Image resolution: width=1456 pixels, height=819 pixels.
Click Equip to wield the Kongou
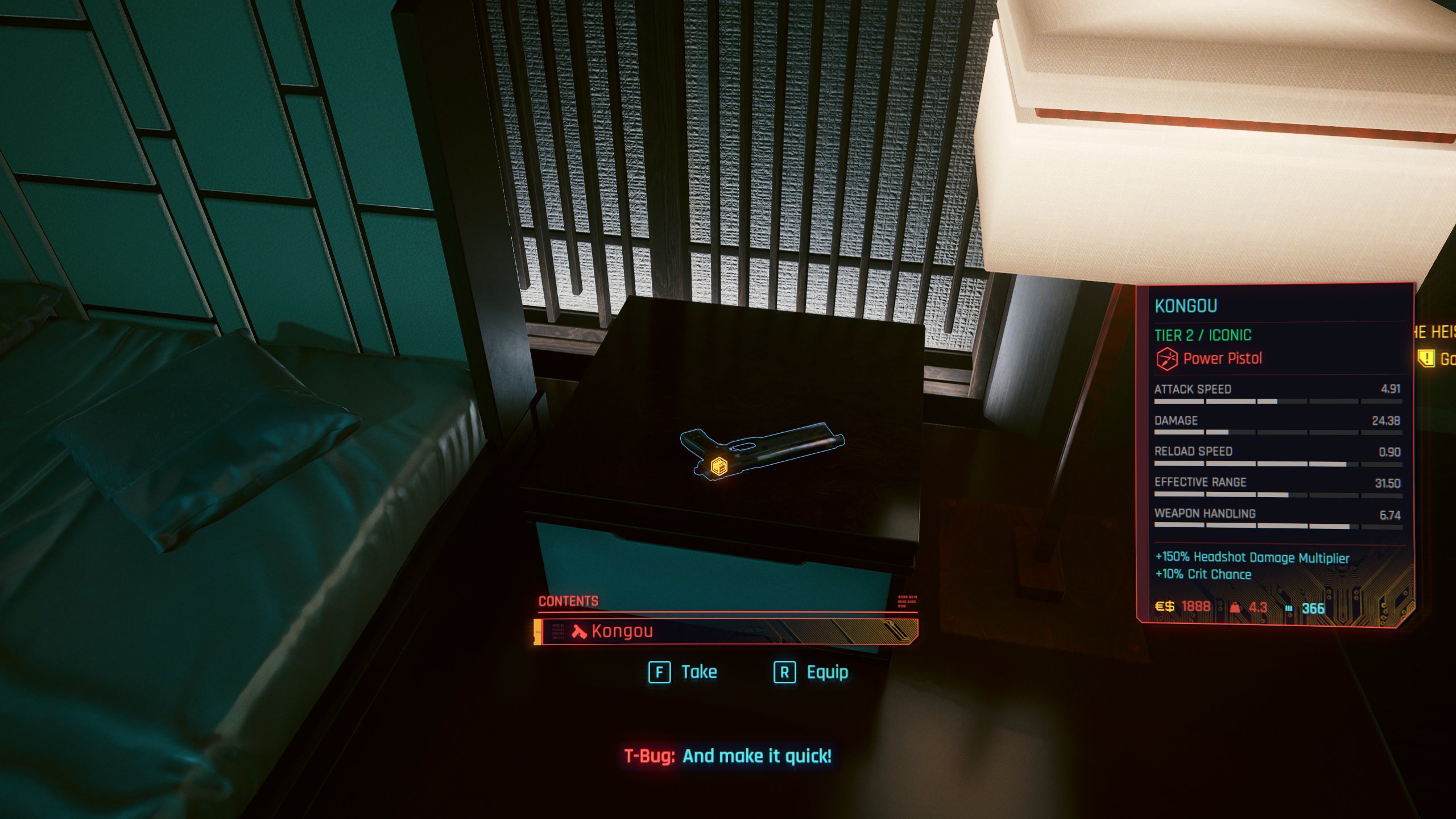click(826, 672)
